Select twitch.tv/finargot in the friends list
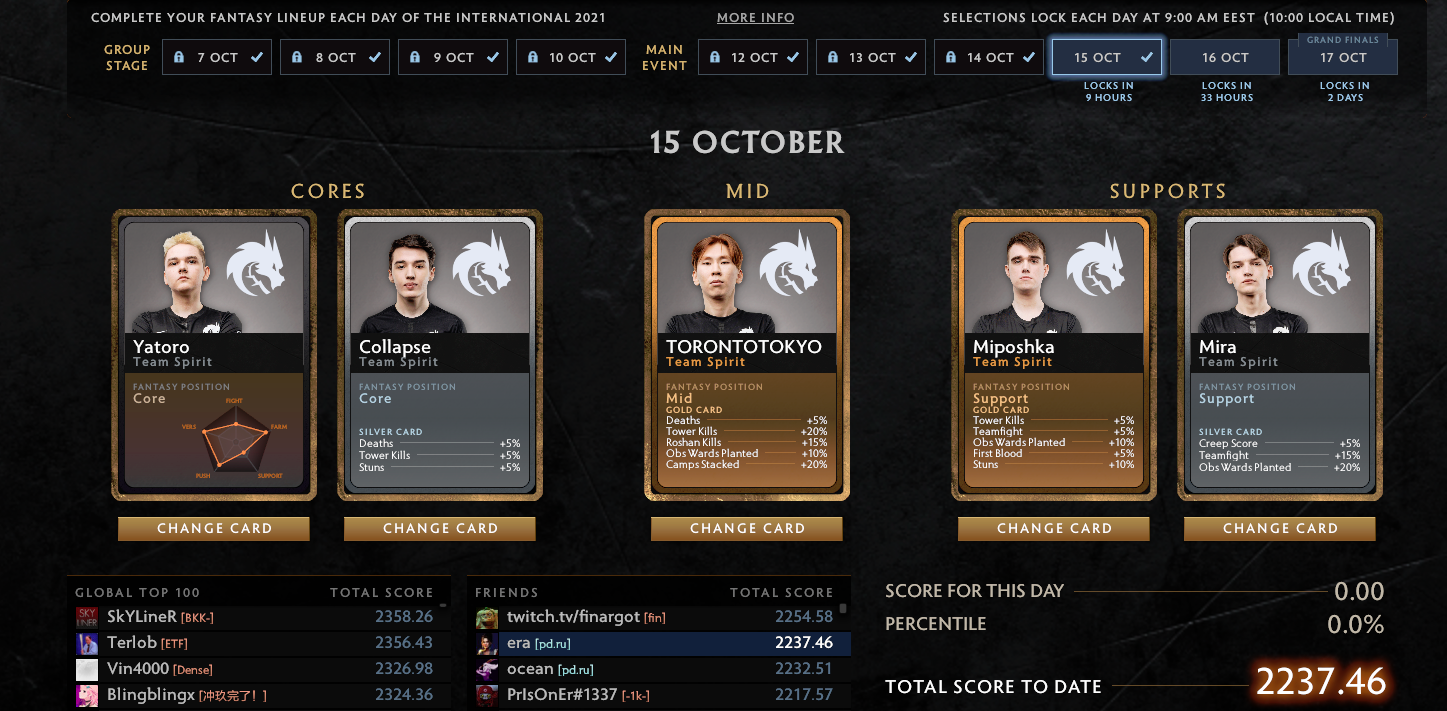The image size is (1447, 711). pos(658,617)
